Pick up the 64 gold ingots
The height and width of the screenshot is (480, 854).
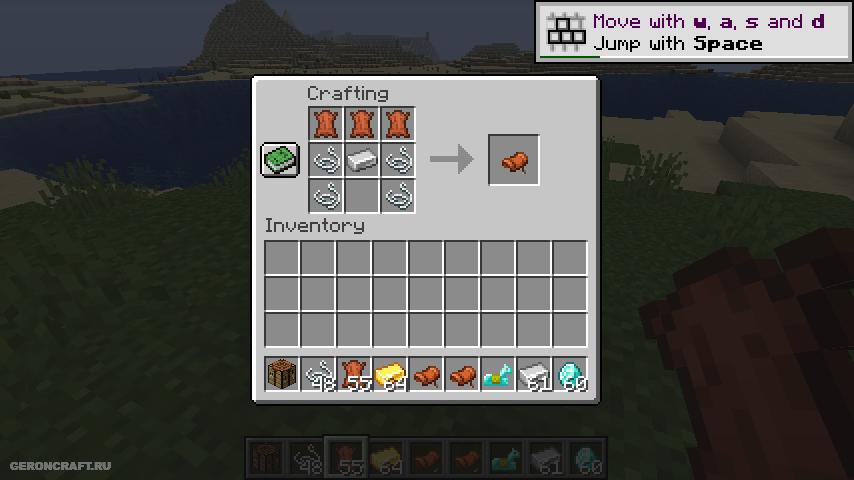[390, 375]
